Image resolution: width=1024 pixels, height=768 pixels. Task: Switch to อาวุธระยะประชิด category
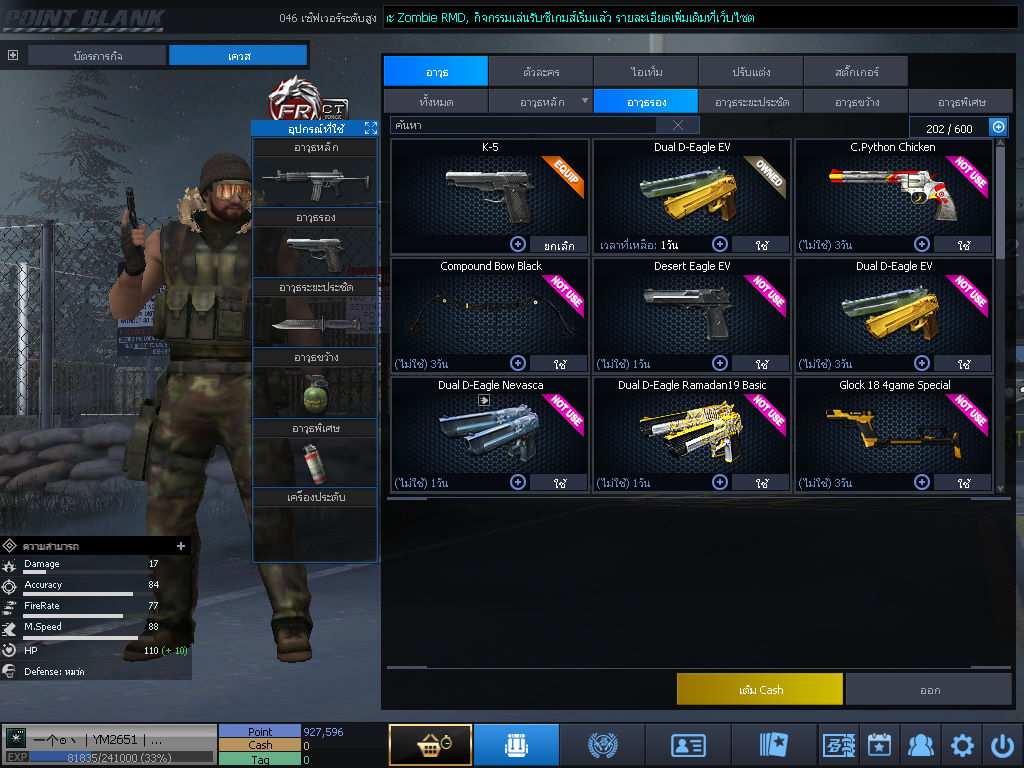751,102
